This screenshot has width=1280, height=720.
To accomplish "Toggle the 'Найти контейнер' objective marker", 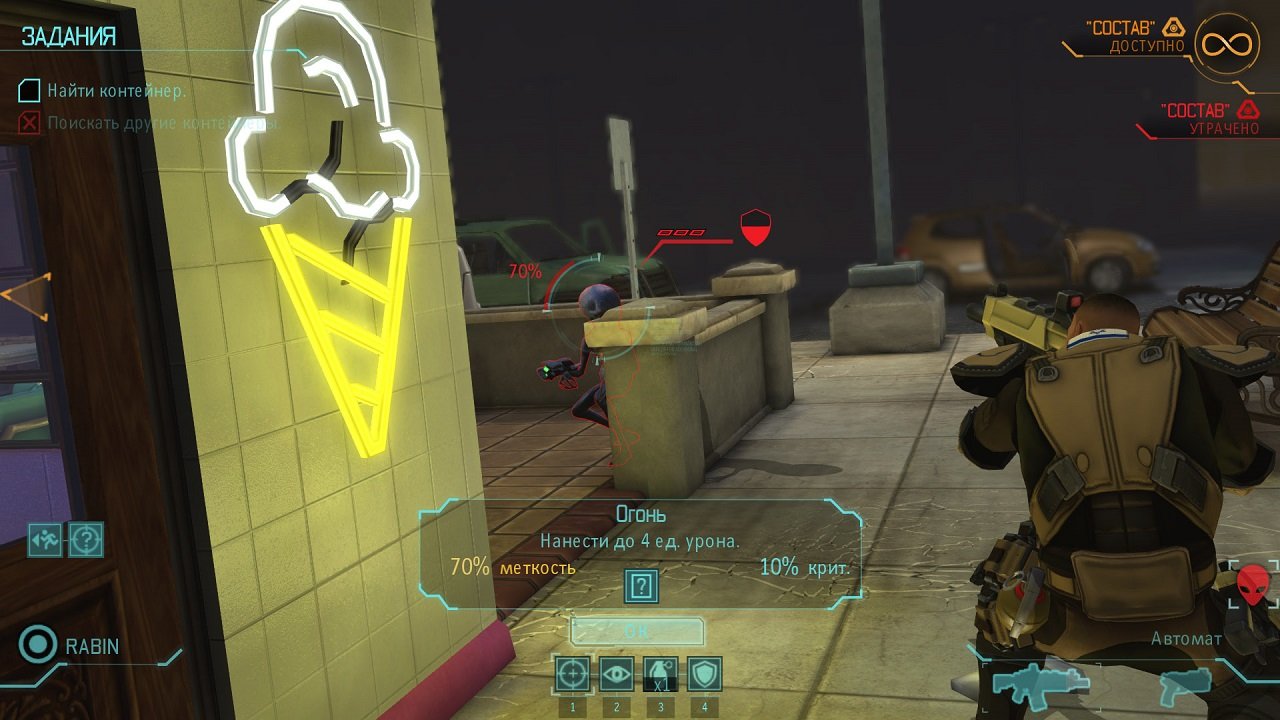I will click(27, 91).
